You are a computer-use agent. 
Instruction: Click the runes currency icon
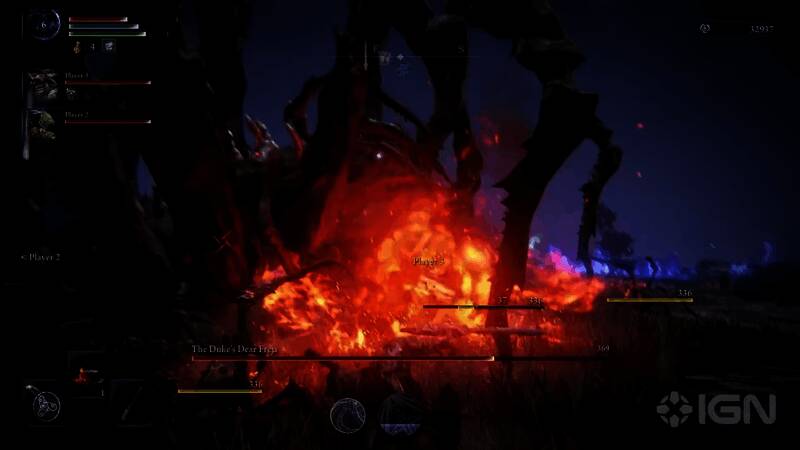(705, 29)
